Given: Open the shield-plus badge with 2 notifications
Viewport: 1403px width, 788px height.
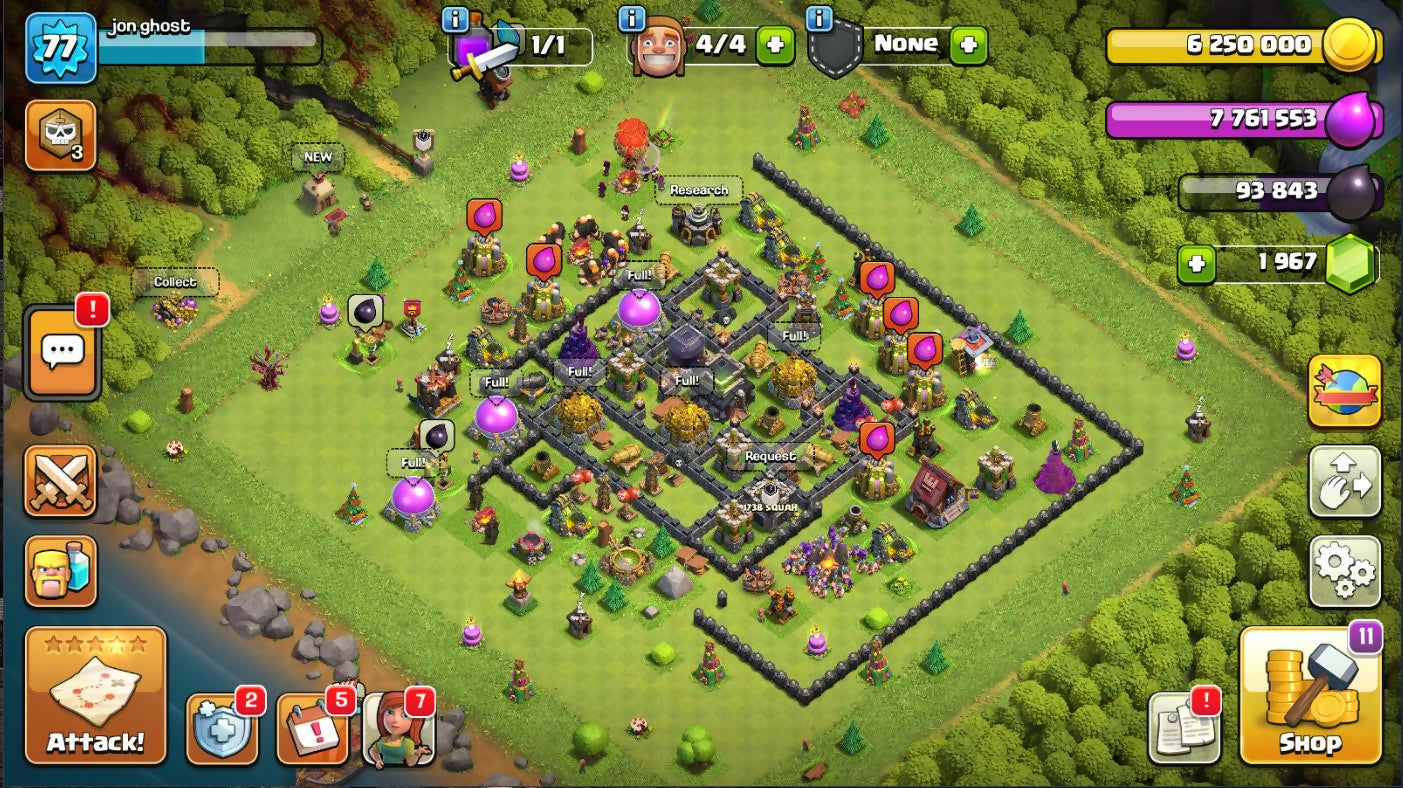Looking at the screenshot, I should 220,729.
